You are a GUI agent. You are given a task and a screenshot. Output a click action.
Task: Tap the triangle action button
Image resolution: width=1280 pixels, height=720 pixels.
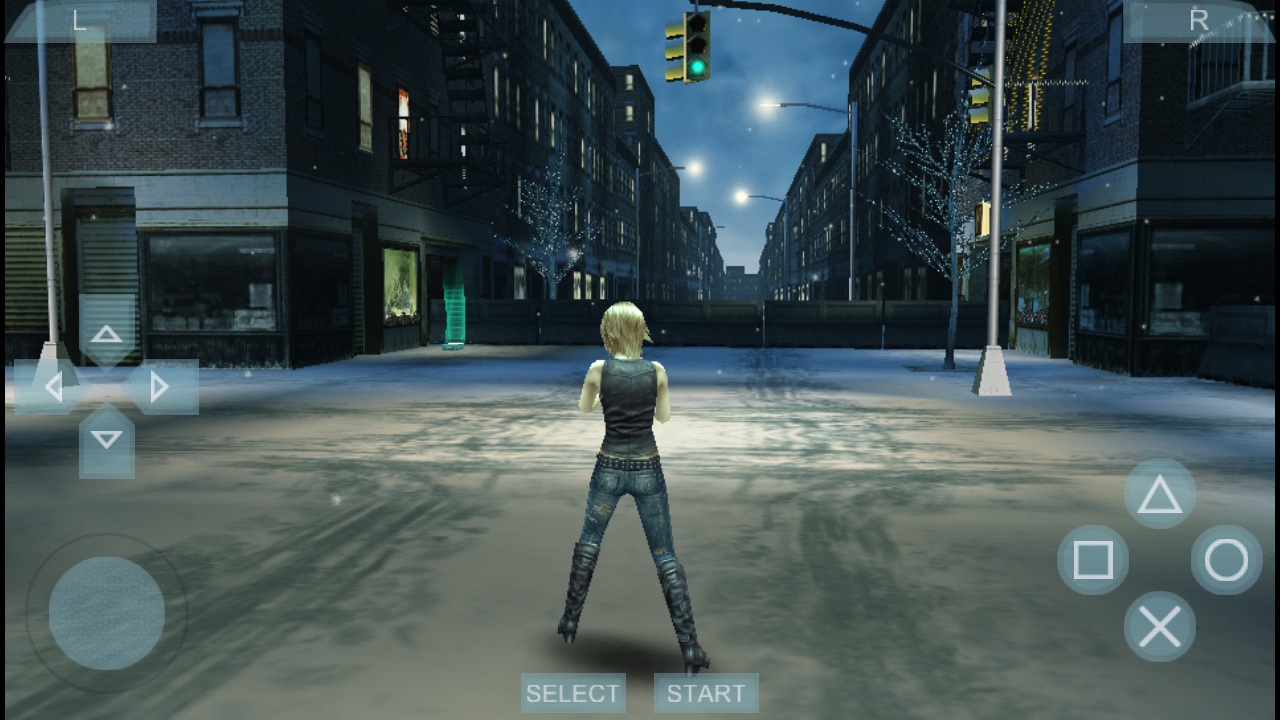[x=1160, y=494]
